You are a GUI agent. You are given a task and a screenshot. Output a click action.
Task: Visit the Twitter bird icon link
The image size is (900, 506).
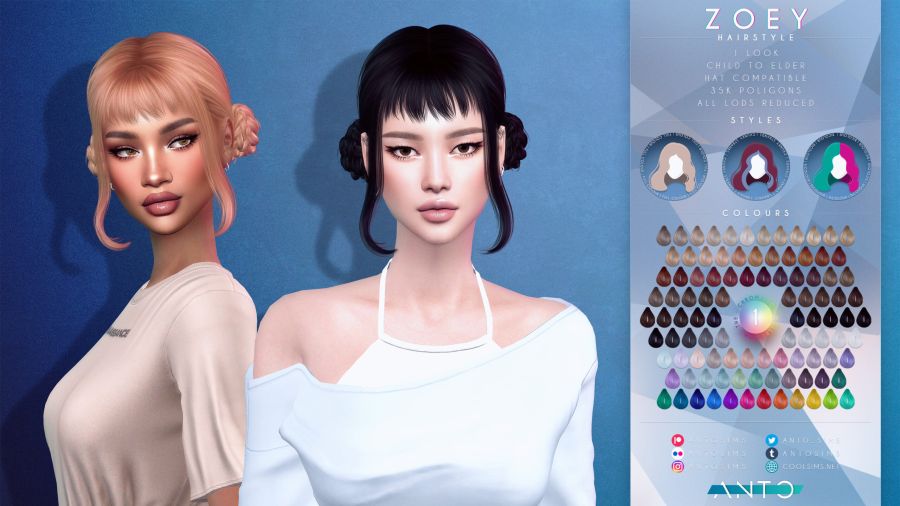pyautogui.click(x=771, y=438)
